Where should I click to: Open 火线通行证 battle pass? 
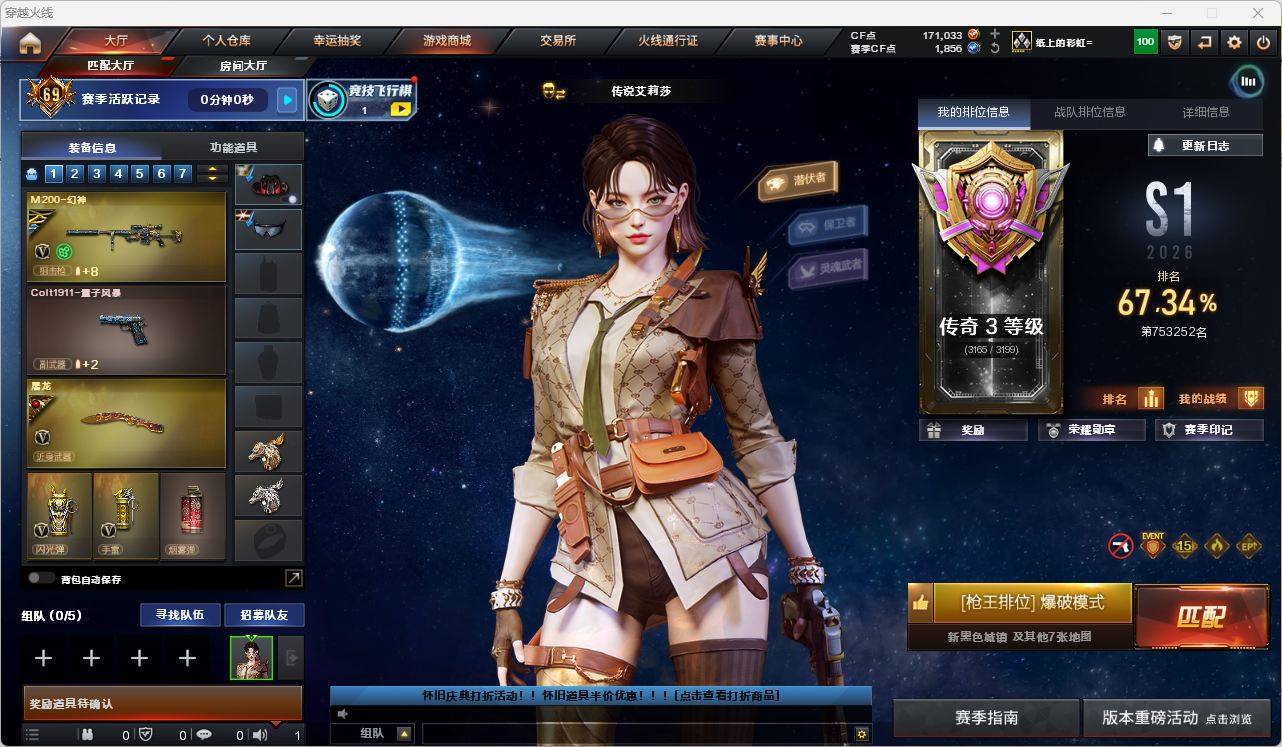[x=668, y=41]
